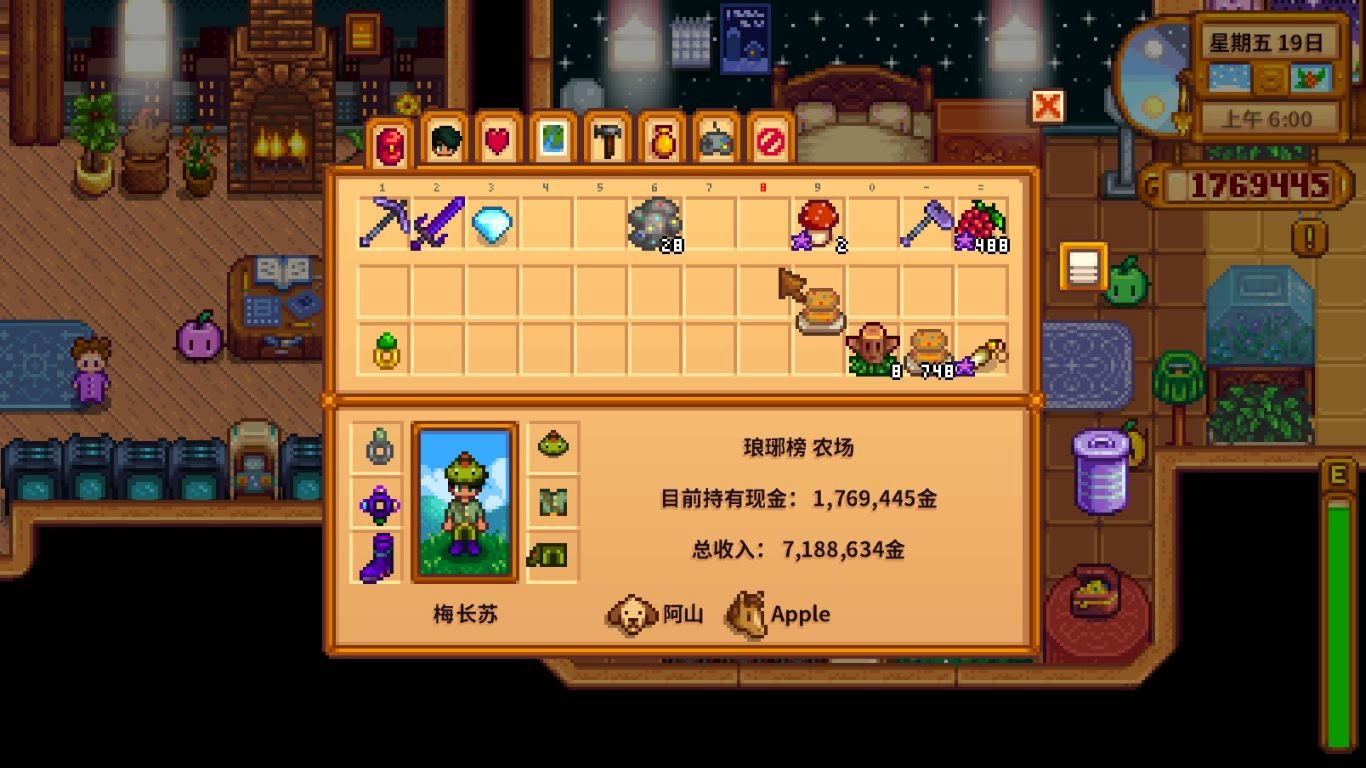Click the mystic stone stack of 20
Screen dimensions: 1366x768
(x=655, y=222)
